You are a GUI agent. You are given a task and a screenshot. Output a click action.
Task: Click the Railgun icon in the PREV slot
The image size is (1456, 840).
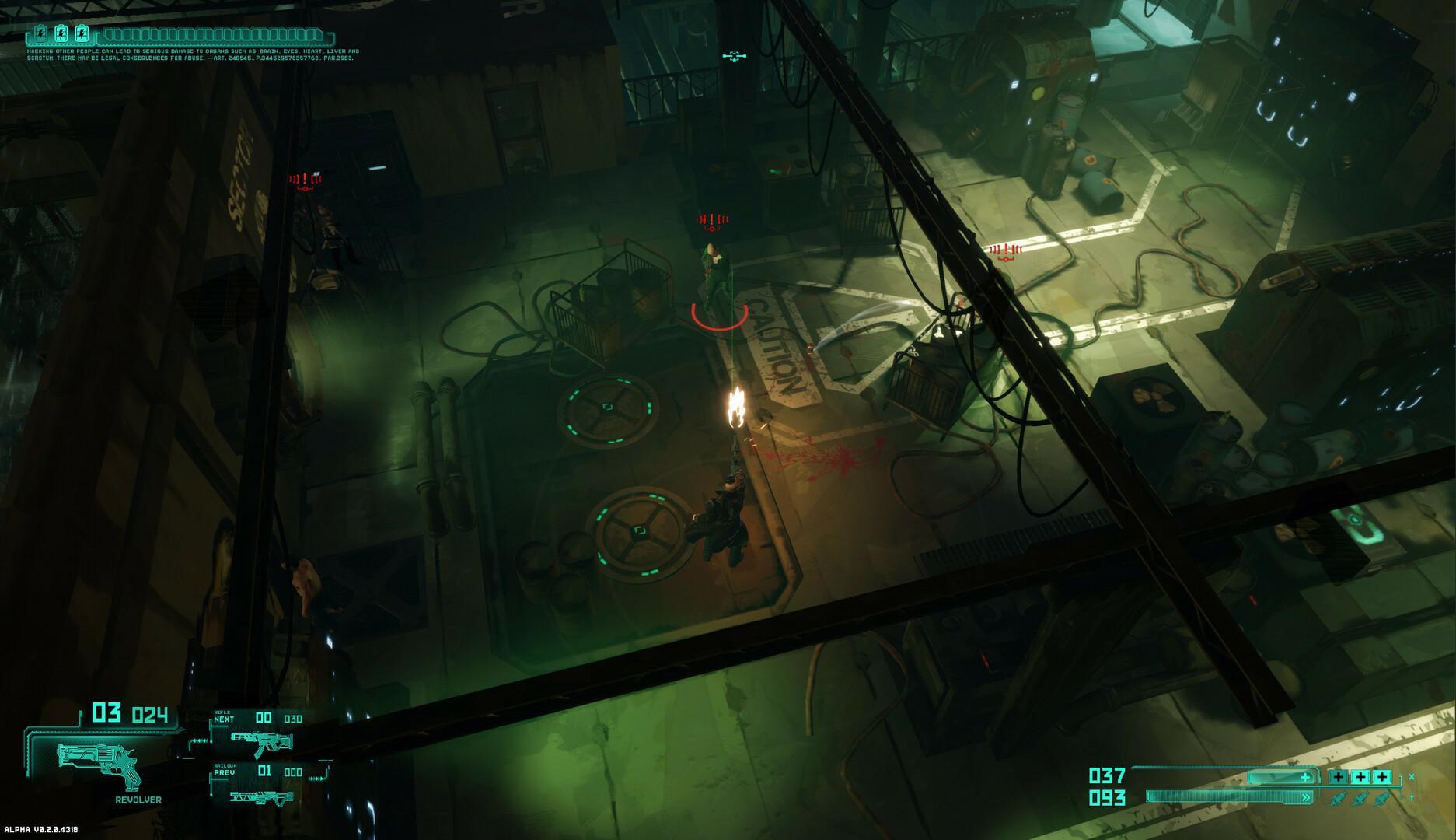[x=261, y=797]
